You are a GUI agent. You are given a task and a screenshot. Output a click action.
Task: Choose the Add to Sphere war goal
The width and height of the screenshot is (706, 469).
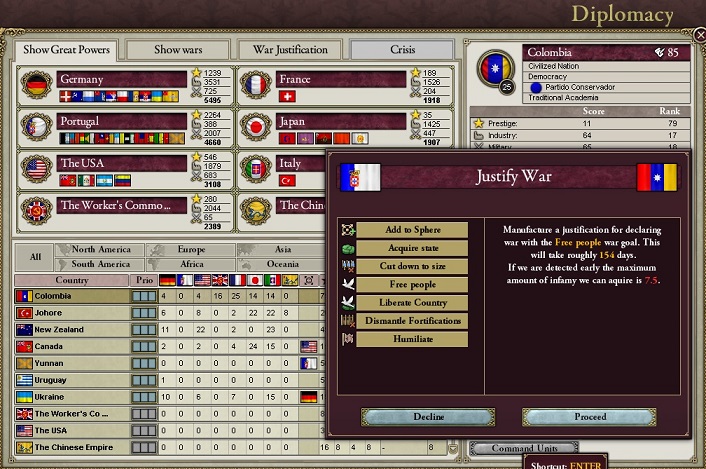coord(412,230)
